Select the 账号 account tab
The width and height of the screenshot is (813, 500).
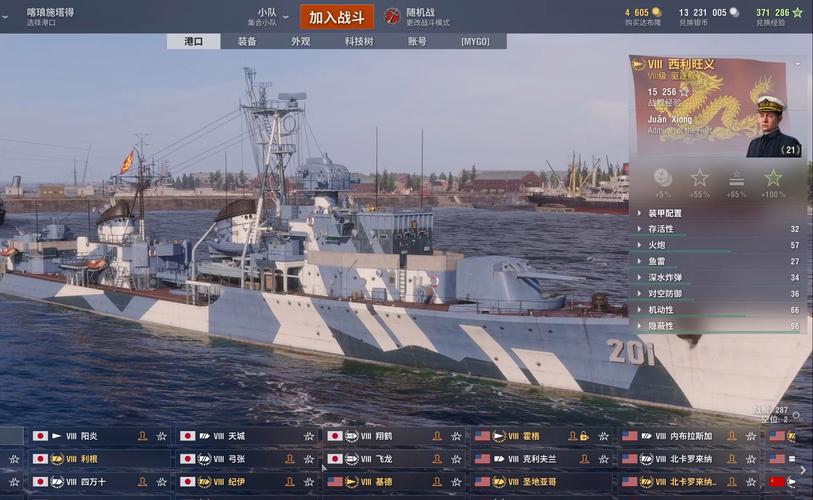(x=417, y=42)
